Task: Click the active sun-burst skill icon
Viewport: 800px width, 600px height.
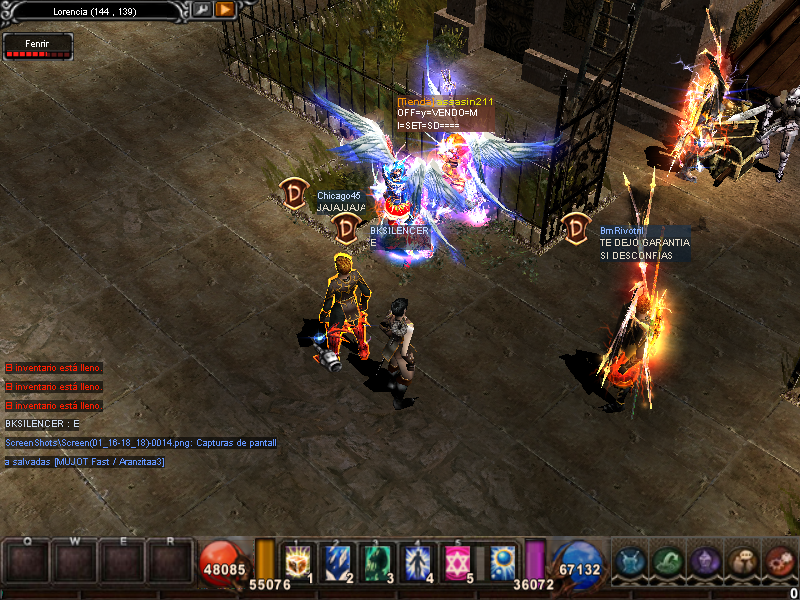Action: tap(503, 562)
